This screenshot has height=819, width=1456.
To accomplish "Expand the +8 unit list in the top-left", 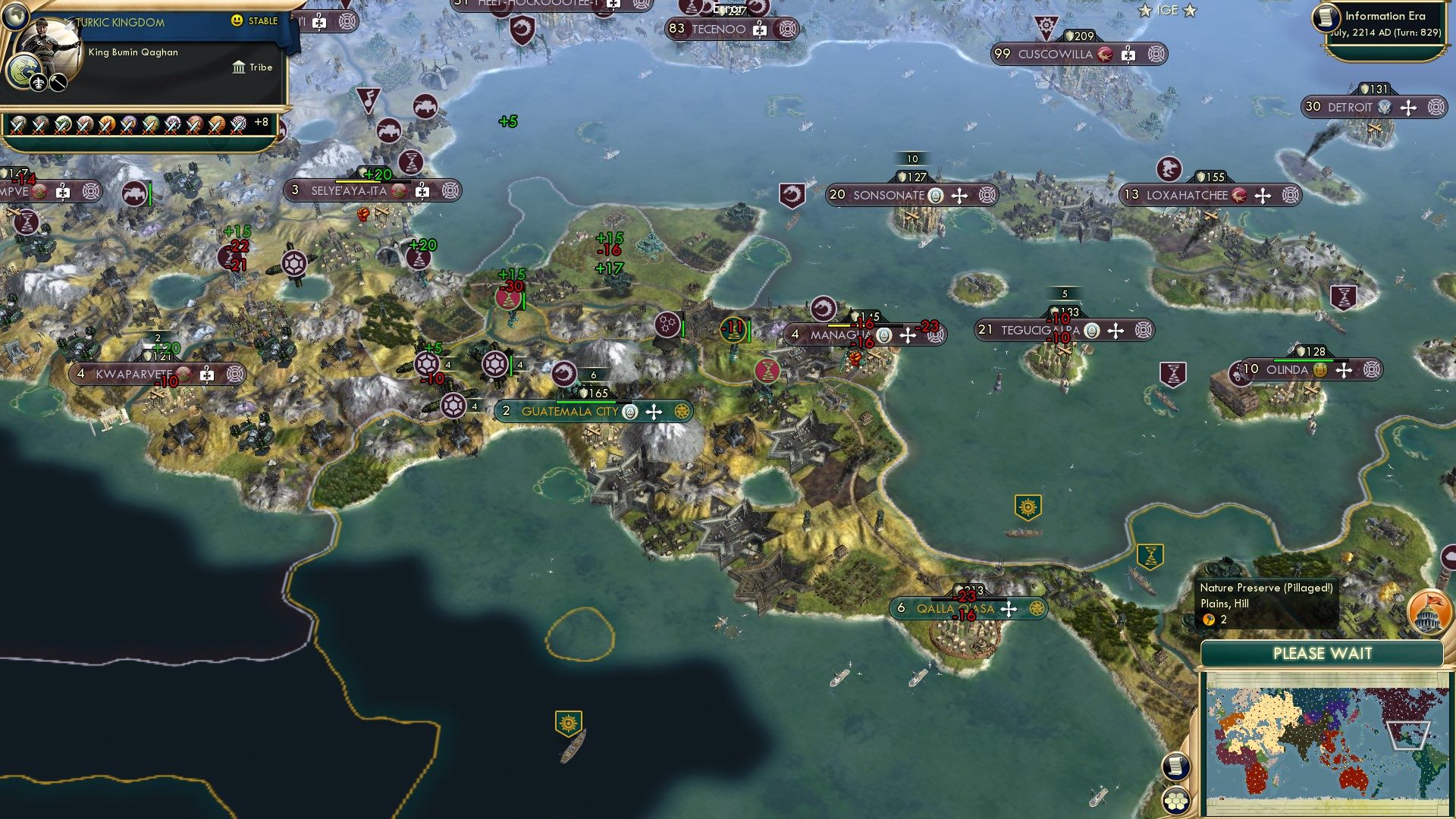I will click(262, 121).
